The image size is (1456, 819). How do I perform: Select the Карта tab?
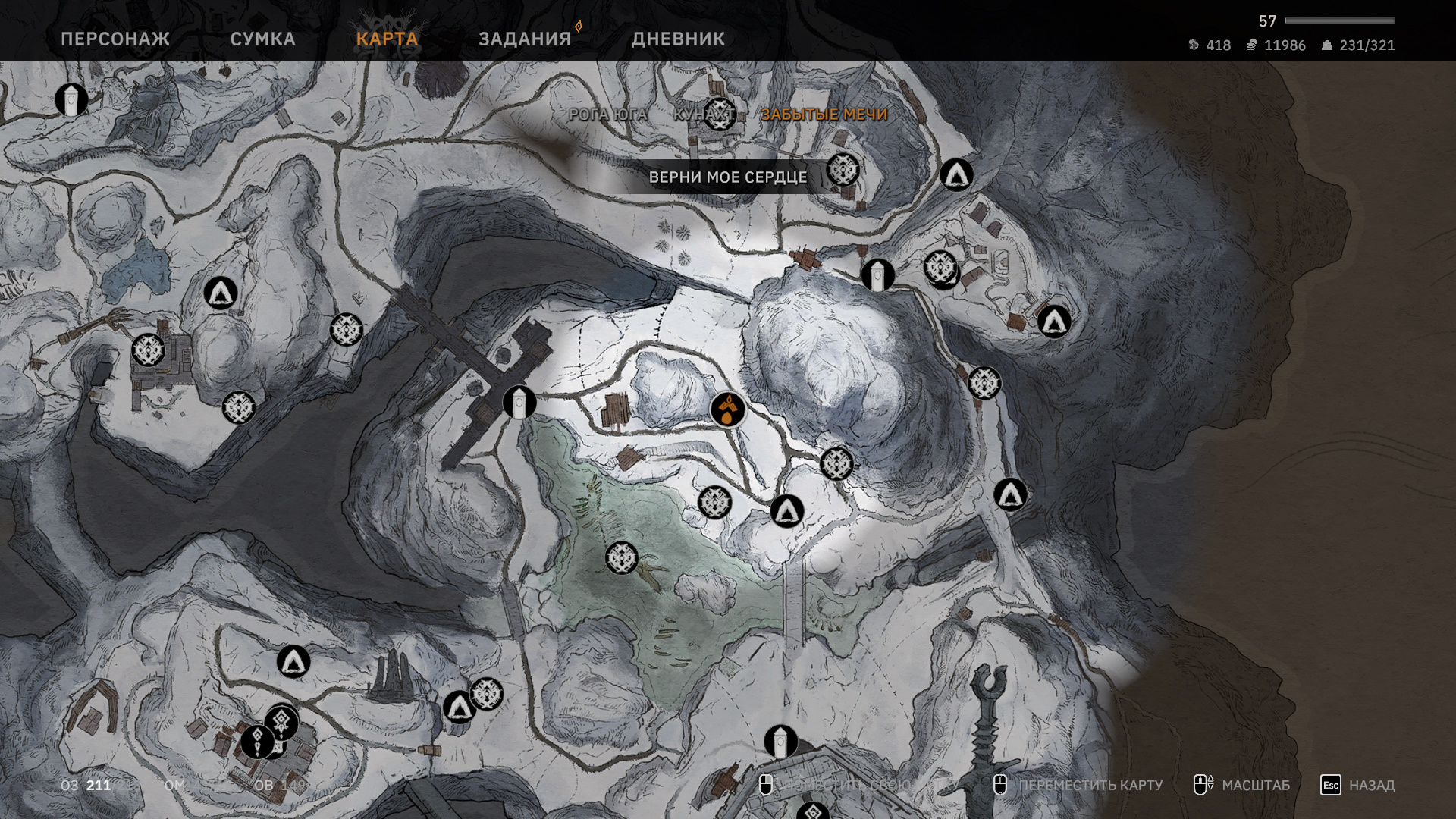tap(387, 39)
